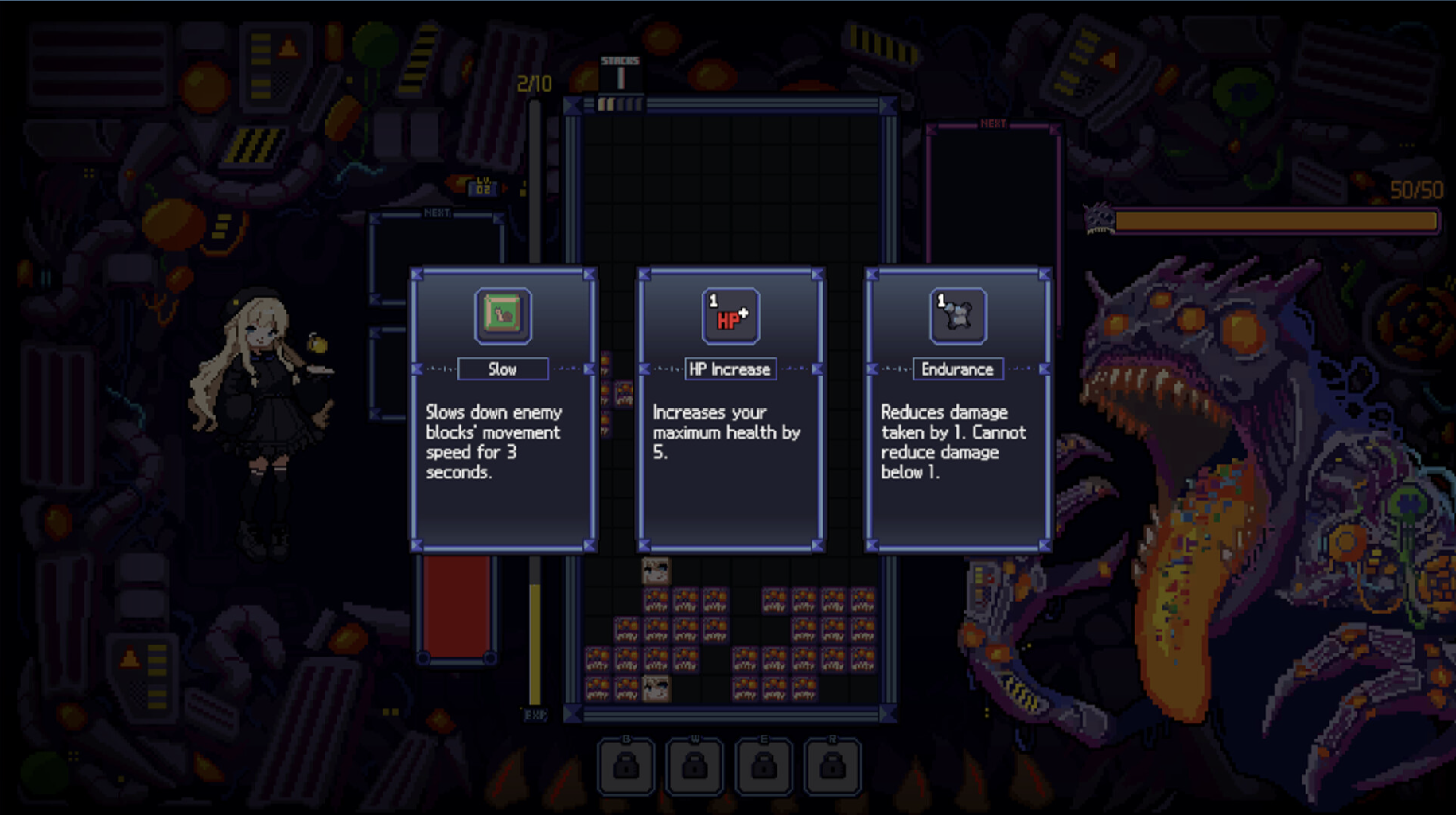This screenshot has width=1456, height=815.
Task: Click the locked Q ability slot
Action: coord(627,766)
